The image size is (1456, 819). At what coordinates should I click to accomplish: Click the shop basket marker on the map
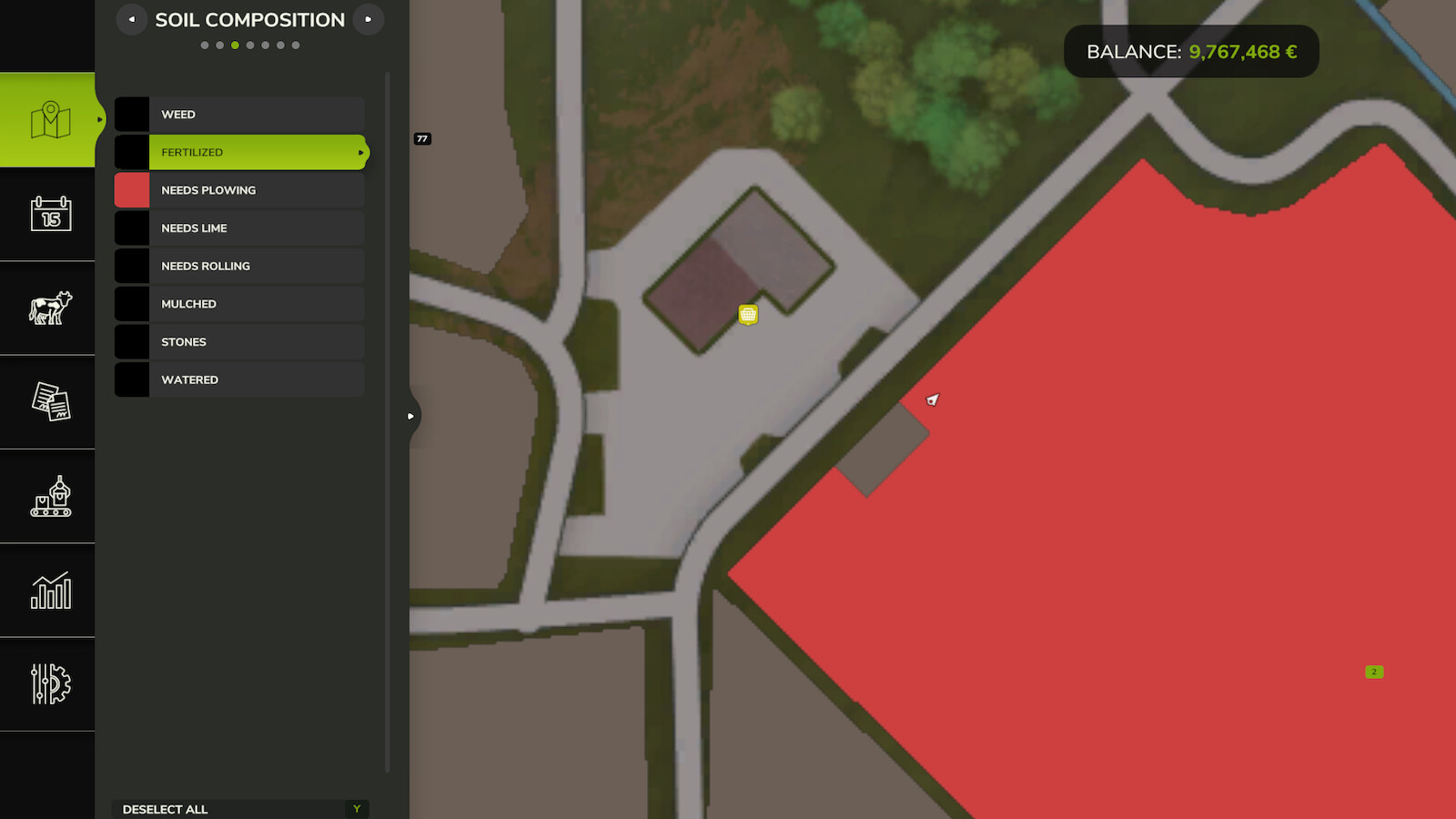(747, 314)
